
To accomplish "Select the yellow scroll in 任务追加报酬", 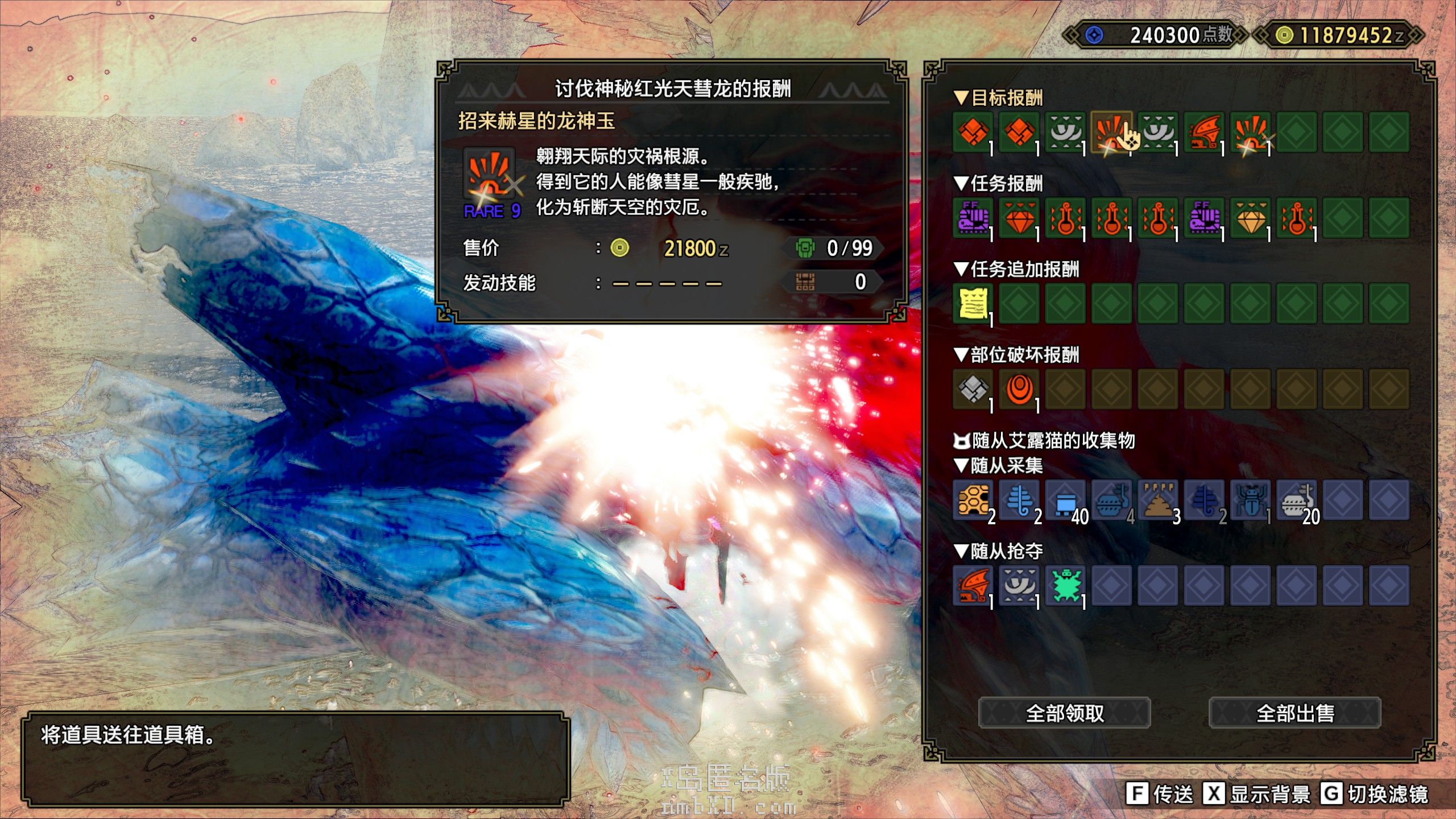I will (x=973, y=303).
